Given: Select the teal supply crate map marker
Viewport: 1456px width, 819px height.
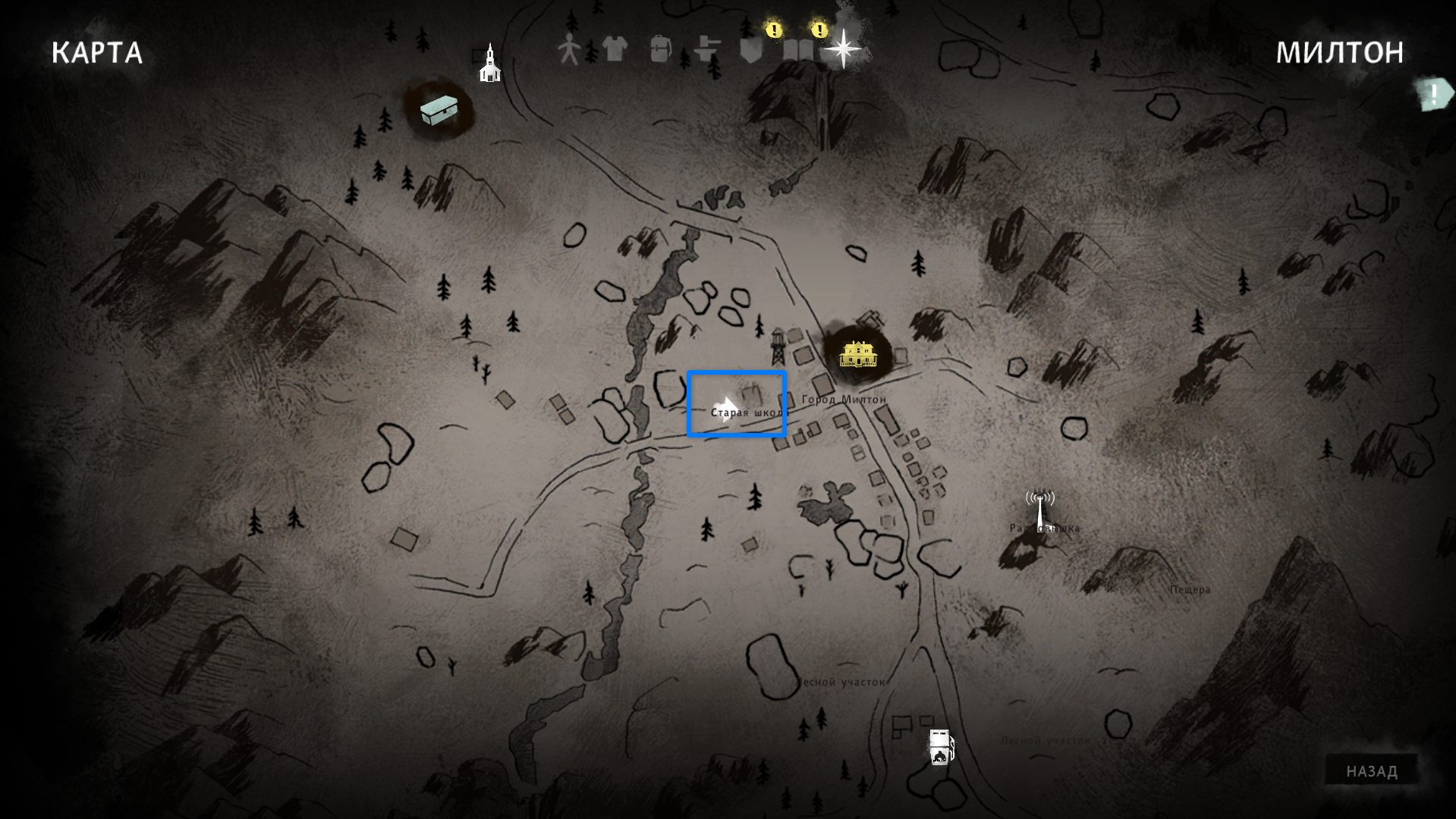Looking at the screenshot, I should coord(440,111).
